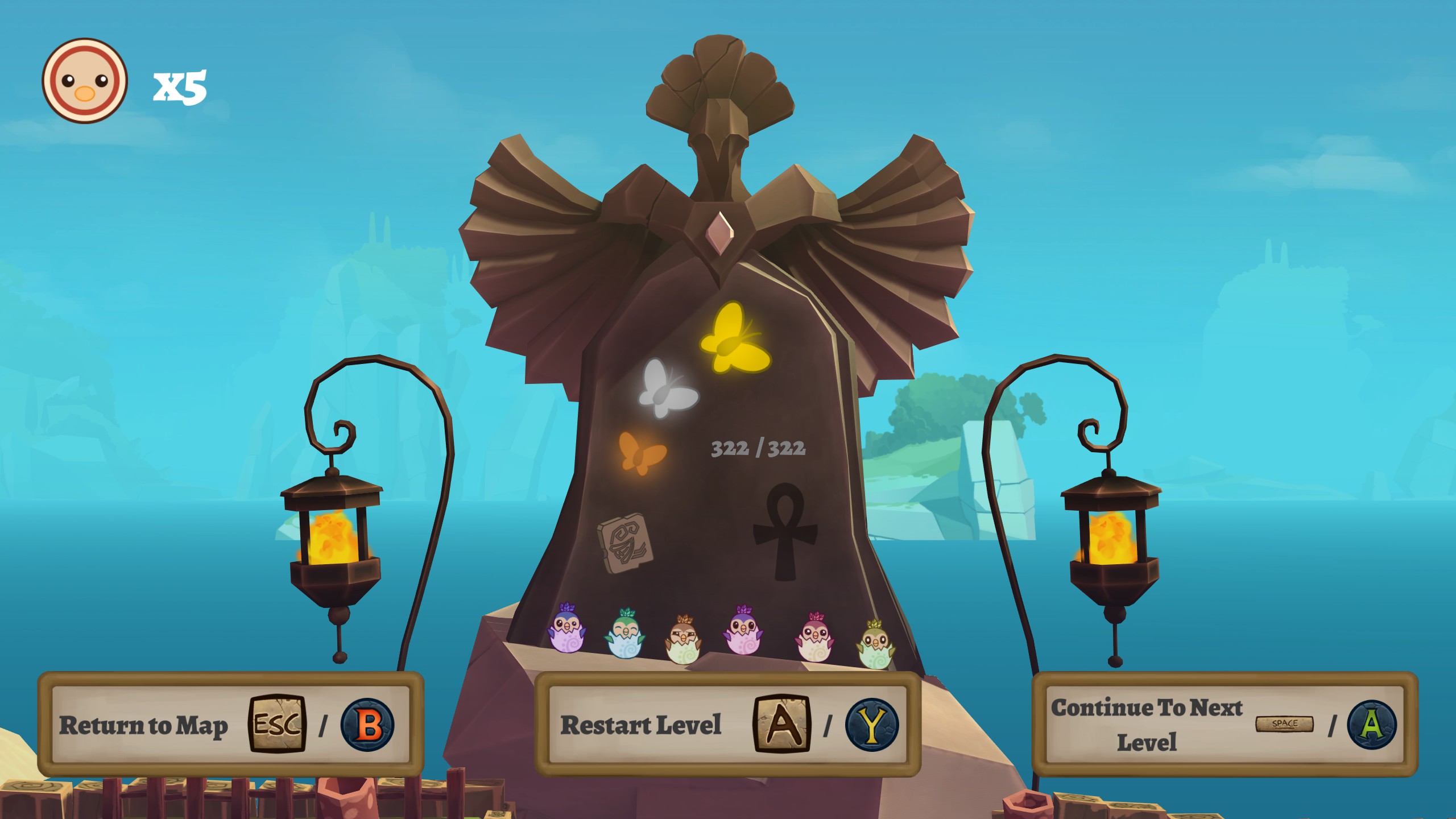Select the purple-crested chick in its egg
Screen dimensions: 1456x819
pos(566,634)
